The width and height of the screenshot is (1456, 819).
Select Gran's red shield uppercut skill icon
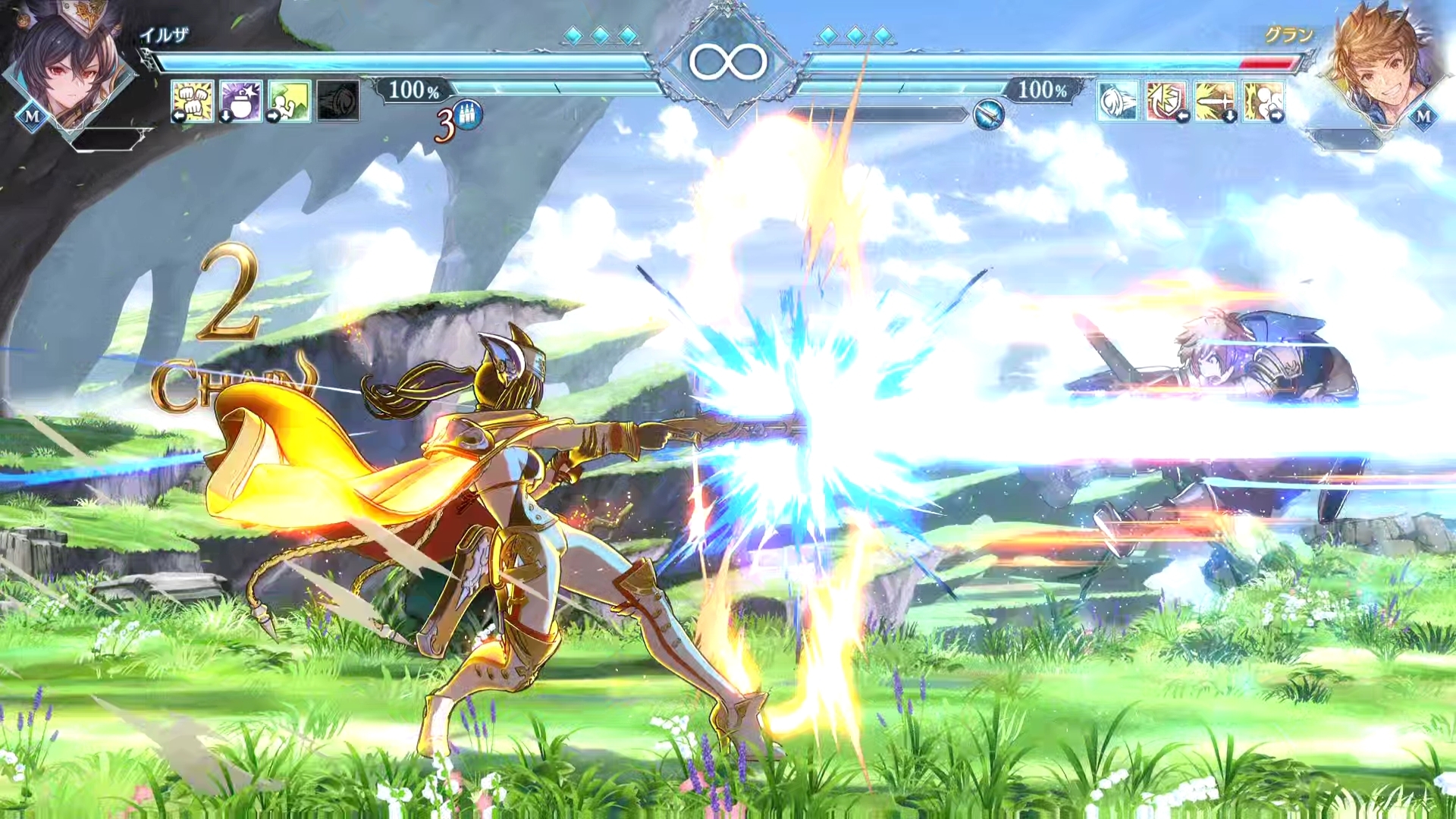coord(1166,101)
